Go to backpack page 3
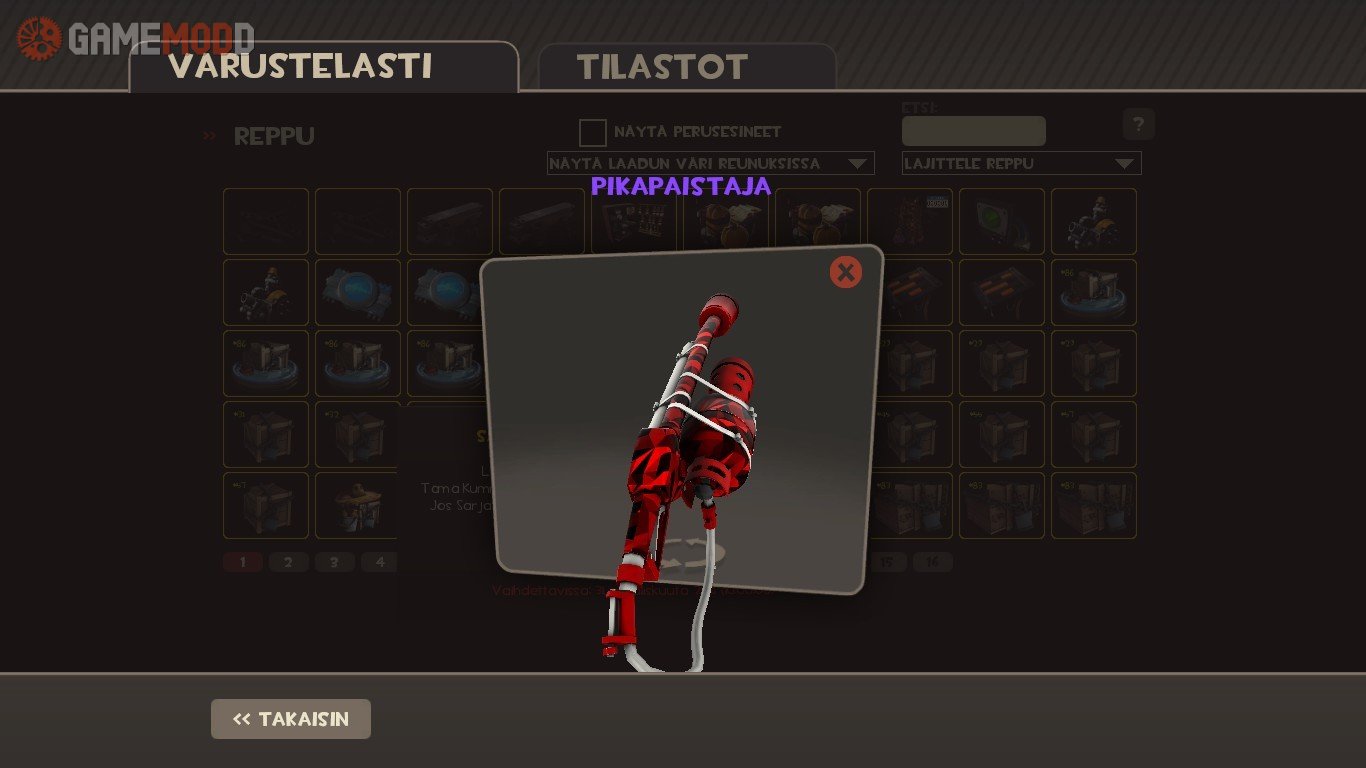This screenshot has width=1366, height=768. (x=334, y=562)
